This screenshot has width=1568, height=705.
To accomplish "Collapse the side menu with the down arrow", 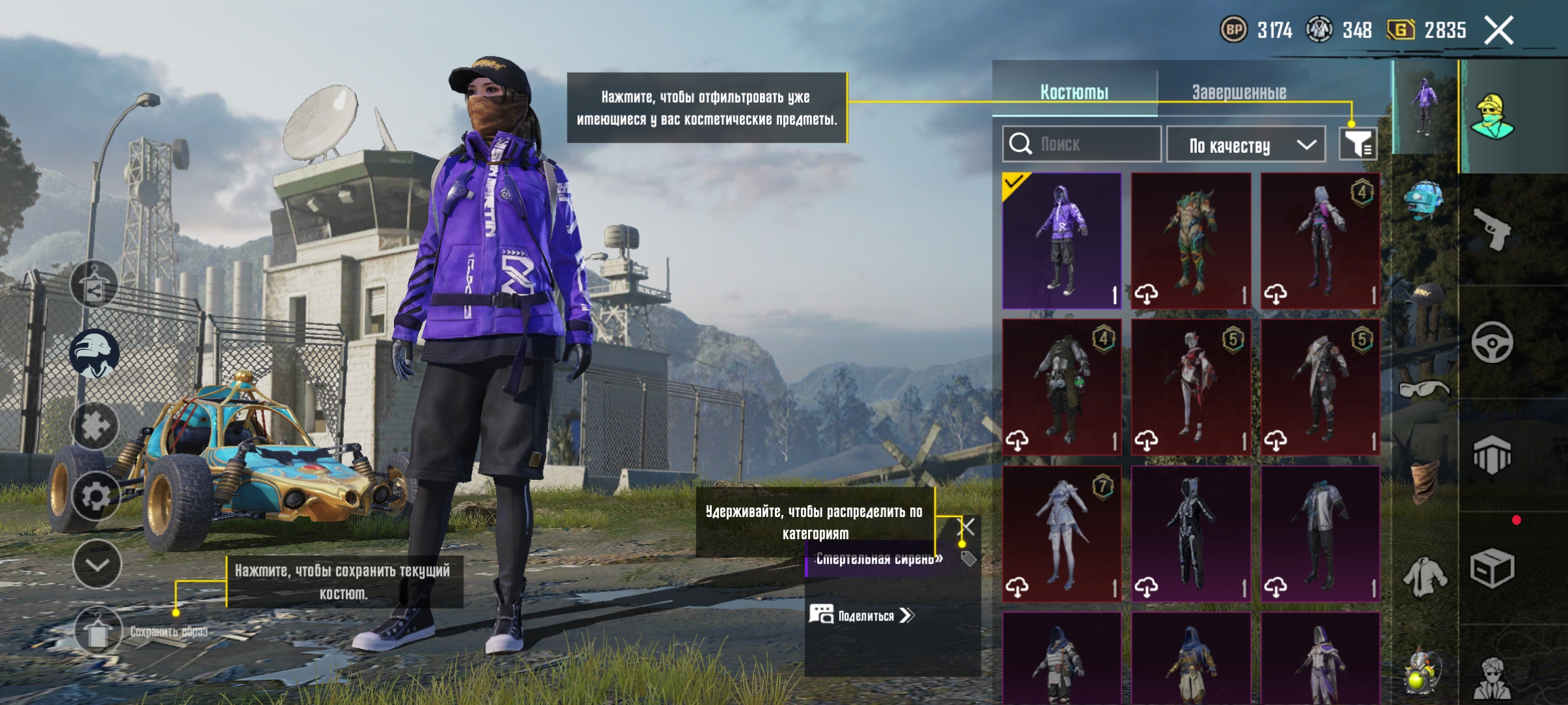I will (x=97, y=565).
